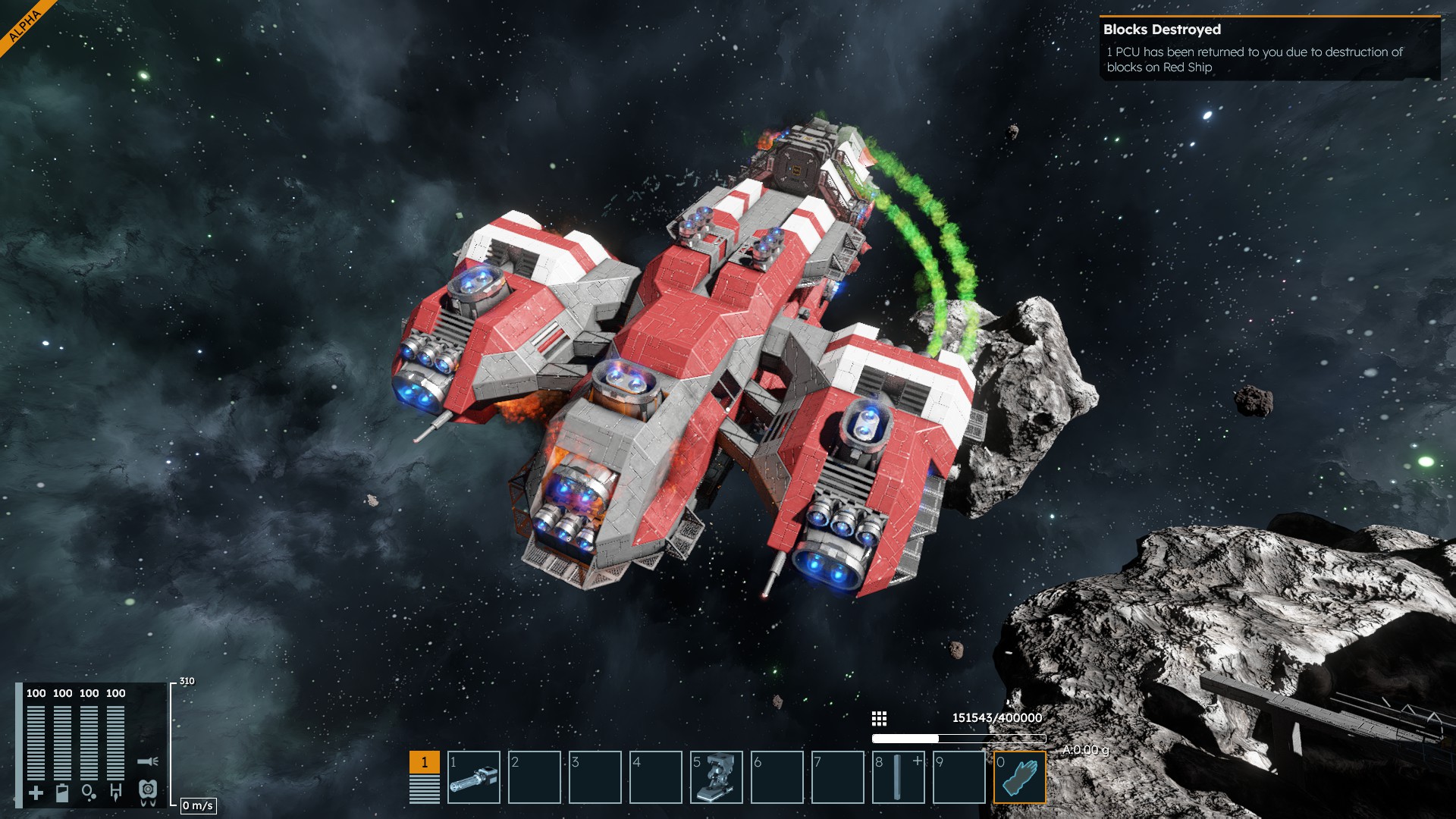Toggle the flashlight icon
Image resolution: width=1456 pixels, height=819 pixels.
coord(148,761)
